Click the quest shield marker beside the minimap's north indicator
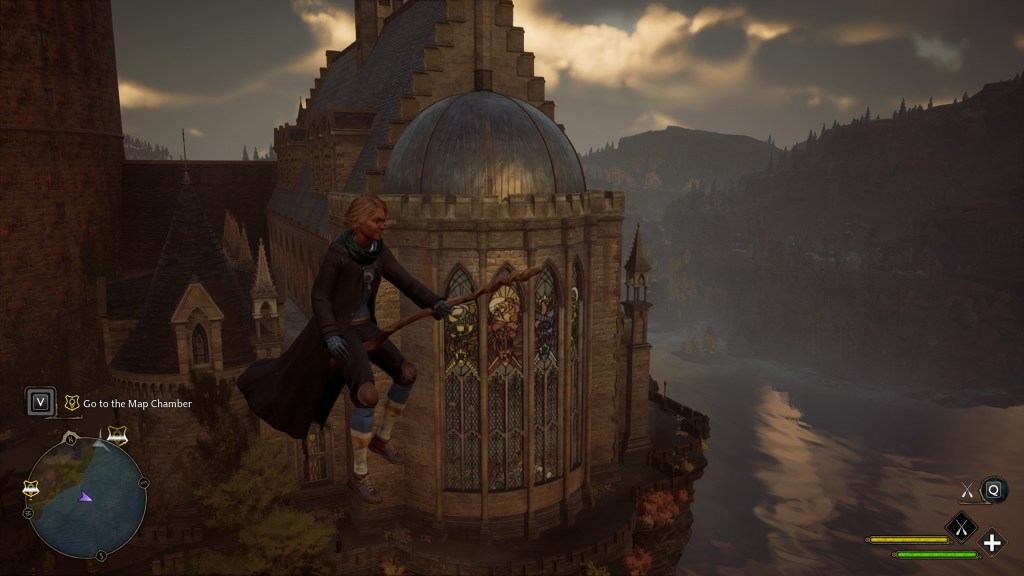 click(x=118, y=435)
